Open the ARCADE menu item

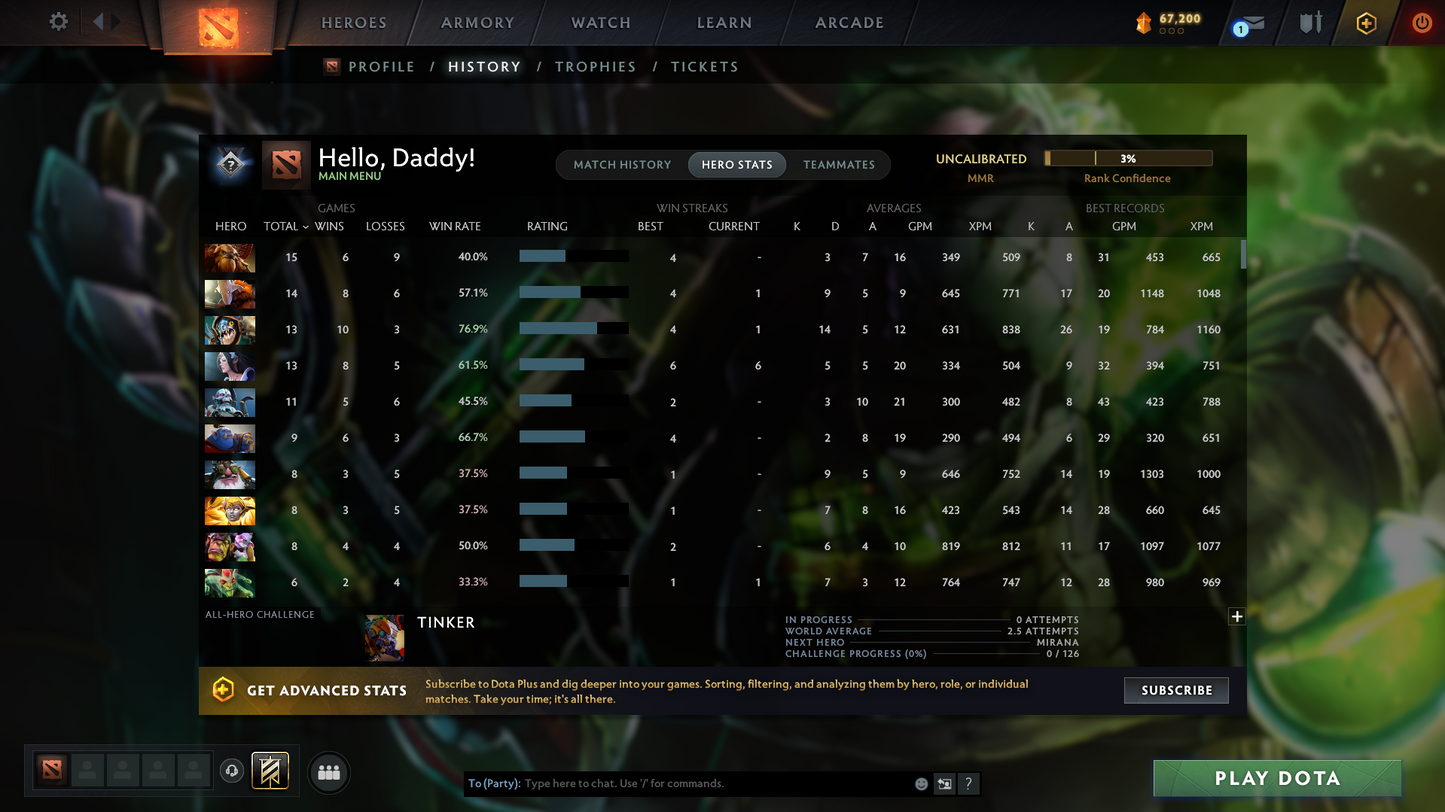848,22
